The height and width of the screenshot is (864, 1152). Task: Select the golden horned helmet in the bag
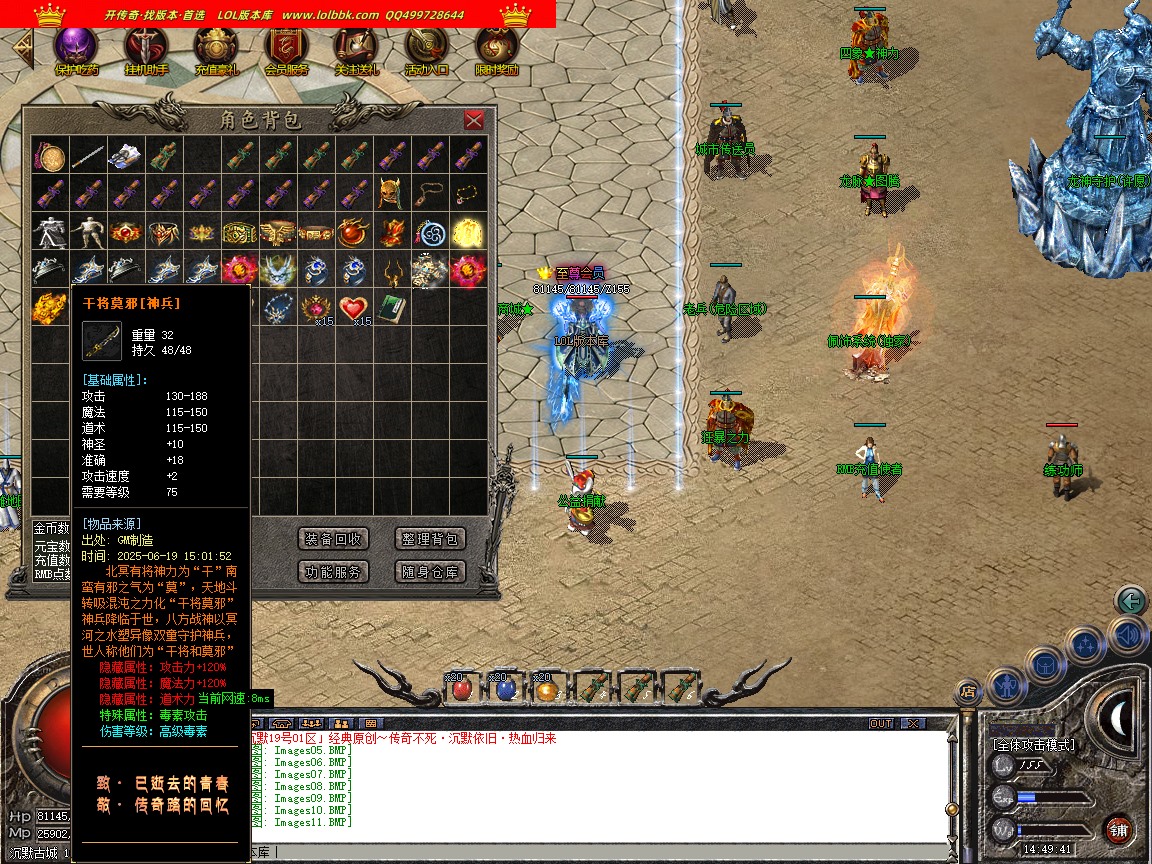(x=390, y=194)
